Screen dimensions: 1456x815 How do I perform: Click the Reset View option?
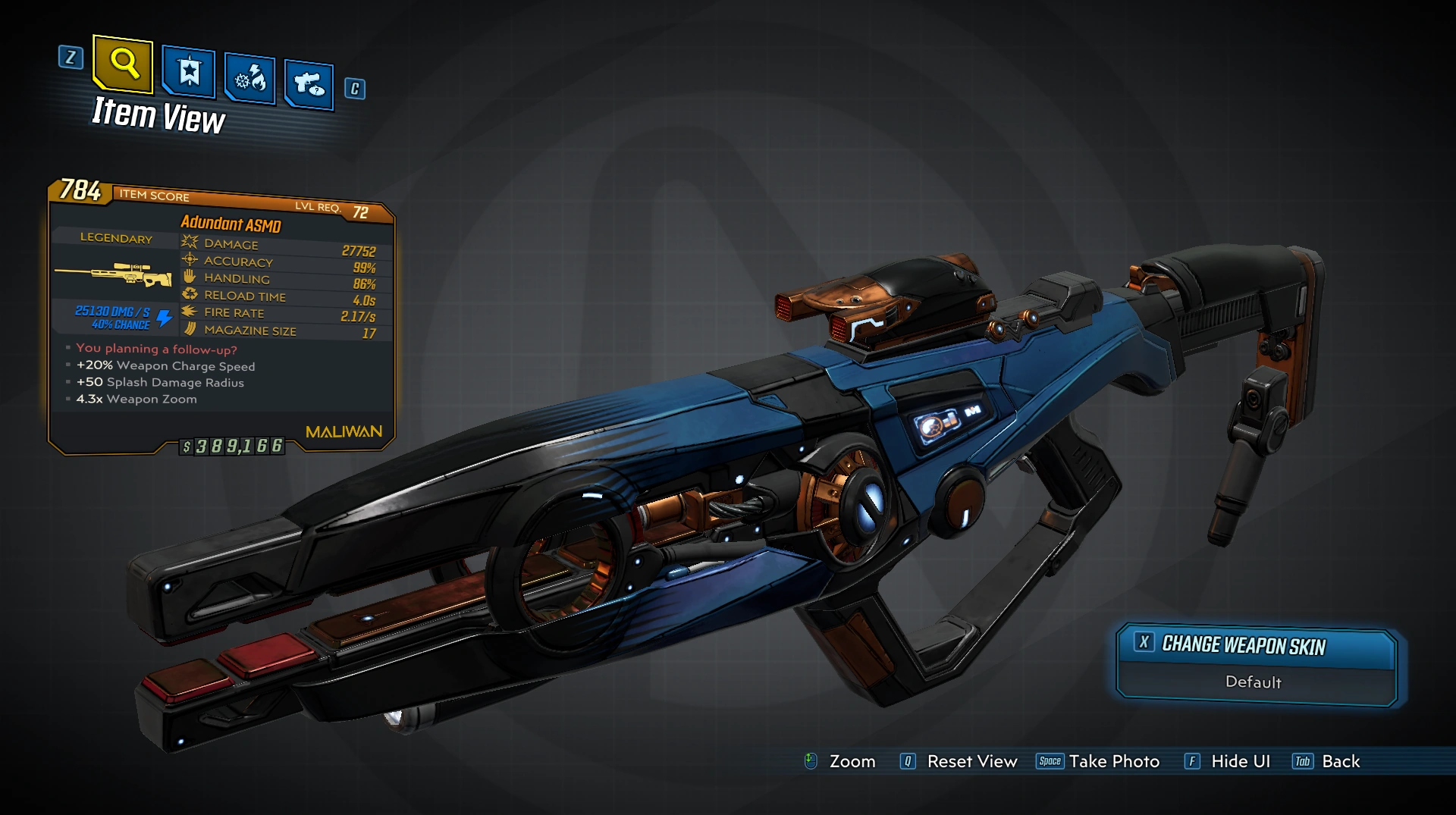tap(971, 761)
